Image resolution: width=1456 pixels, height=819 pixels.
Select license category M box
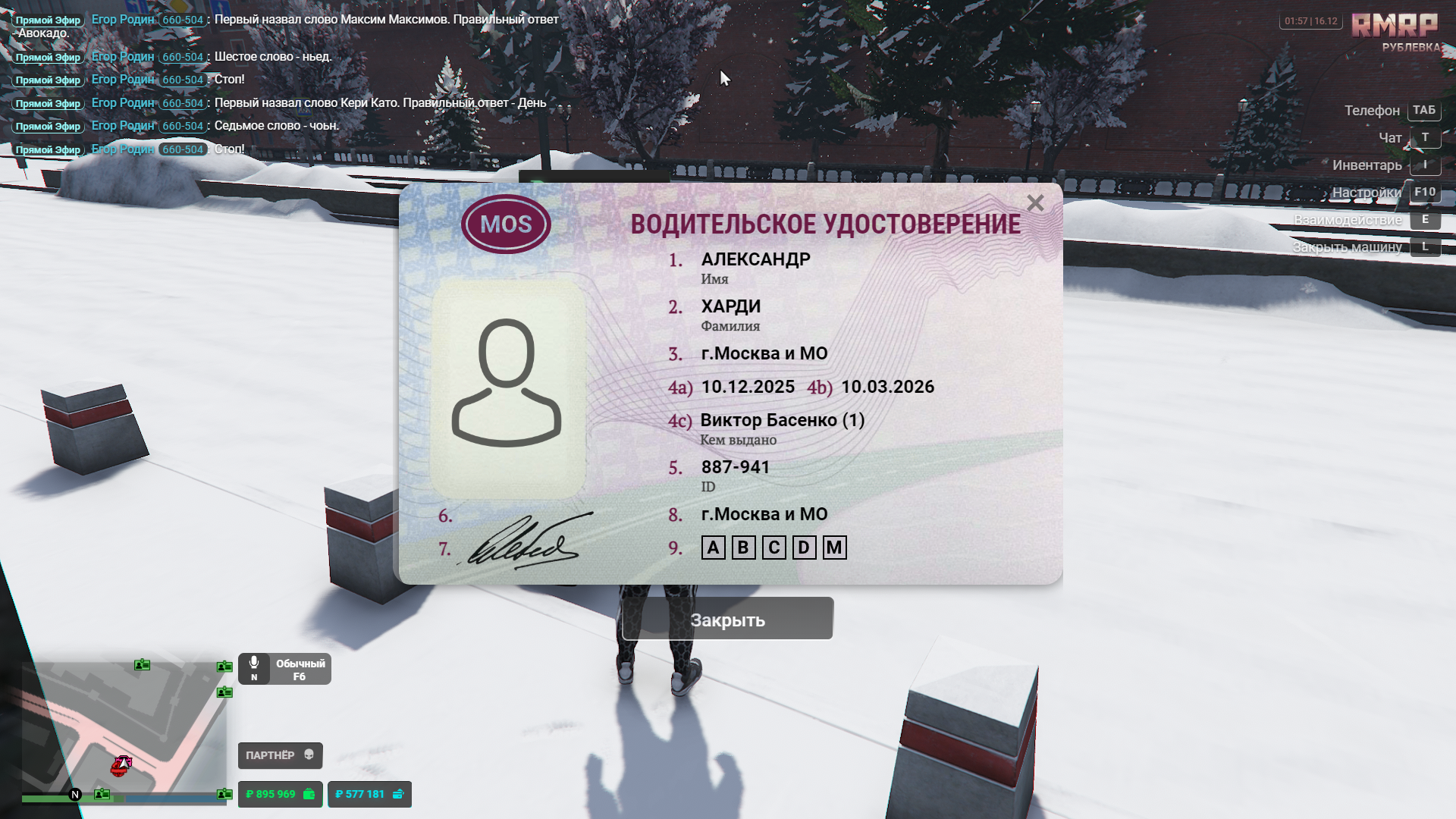point(834,548)
